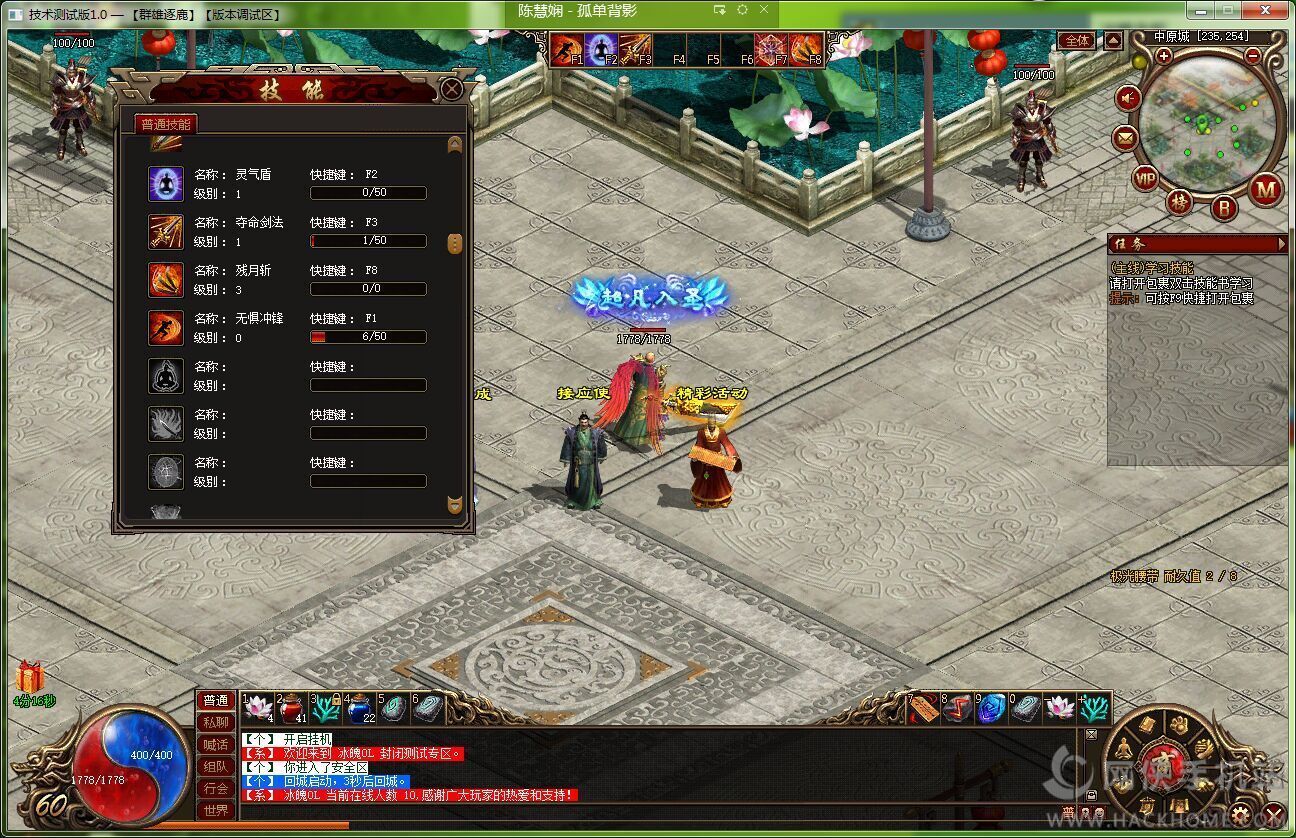Viewport: 1296px width, 838px height.
Task: Switch chat to the 私聊 channel
Action: 216,722
